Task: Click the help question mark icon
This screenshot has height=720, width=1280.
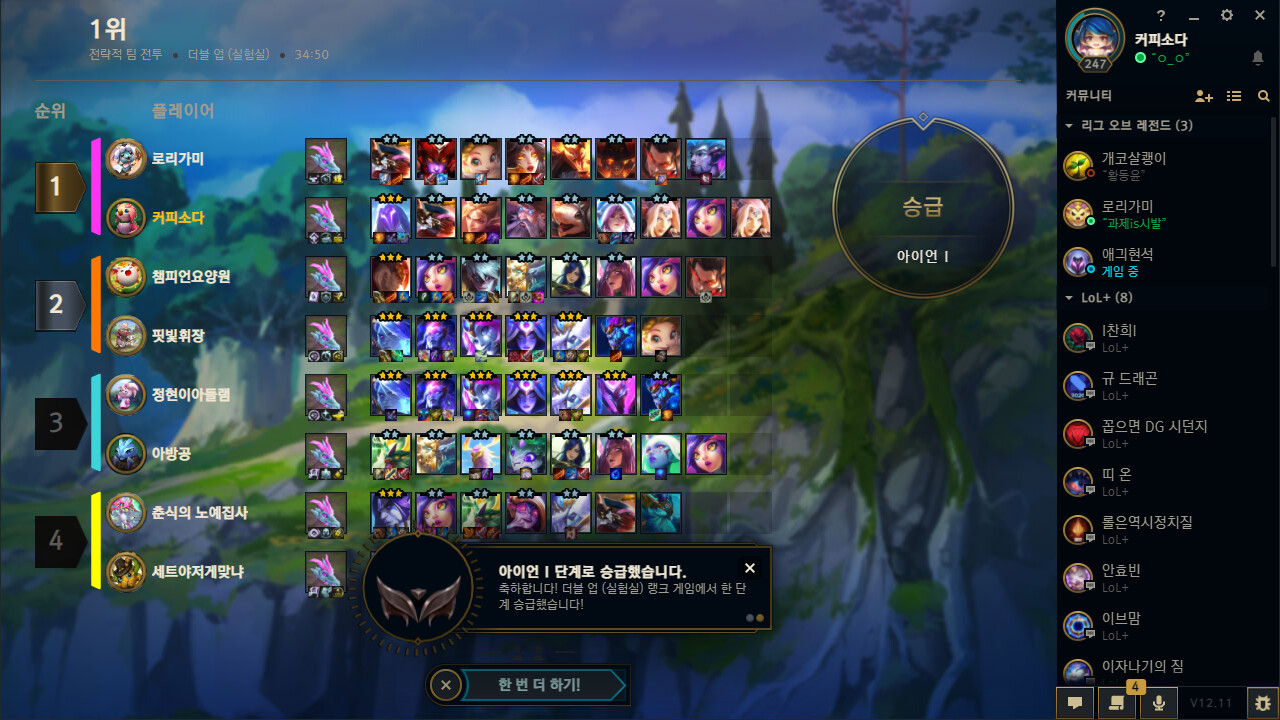Action: [1160, 16]
